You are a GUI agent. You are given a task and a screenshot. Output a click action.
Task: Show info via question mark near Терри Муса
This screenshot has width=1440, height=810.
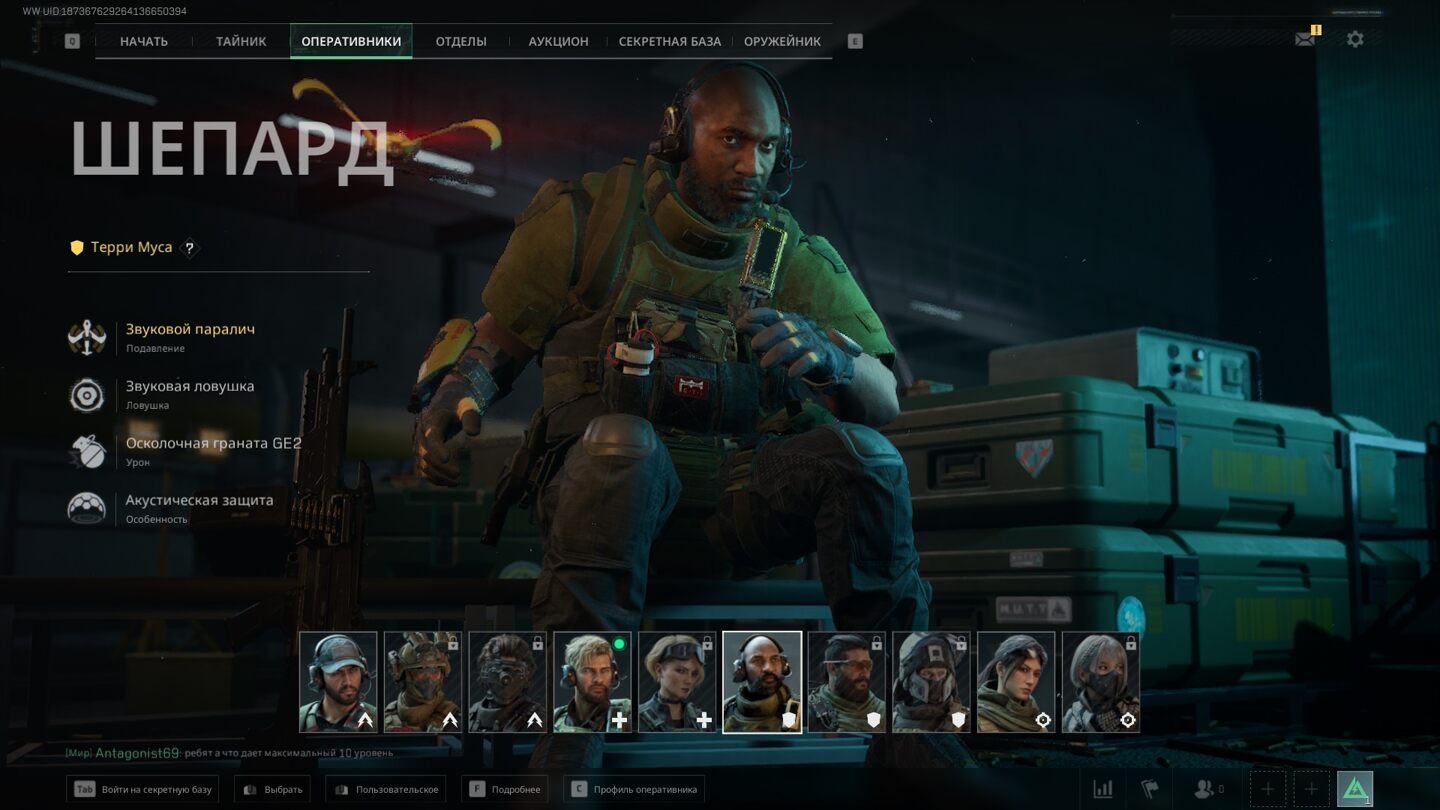pos(189,248)
